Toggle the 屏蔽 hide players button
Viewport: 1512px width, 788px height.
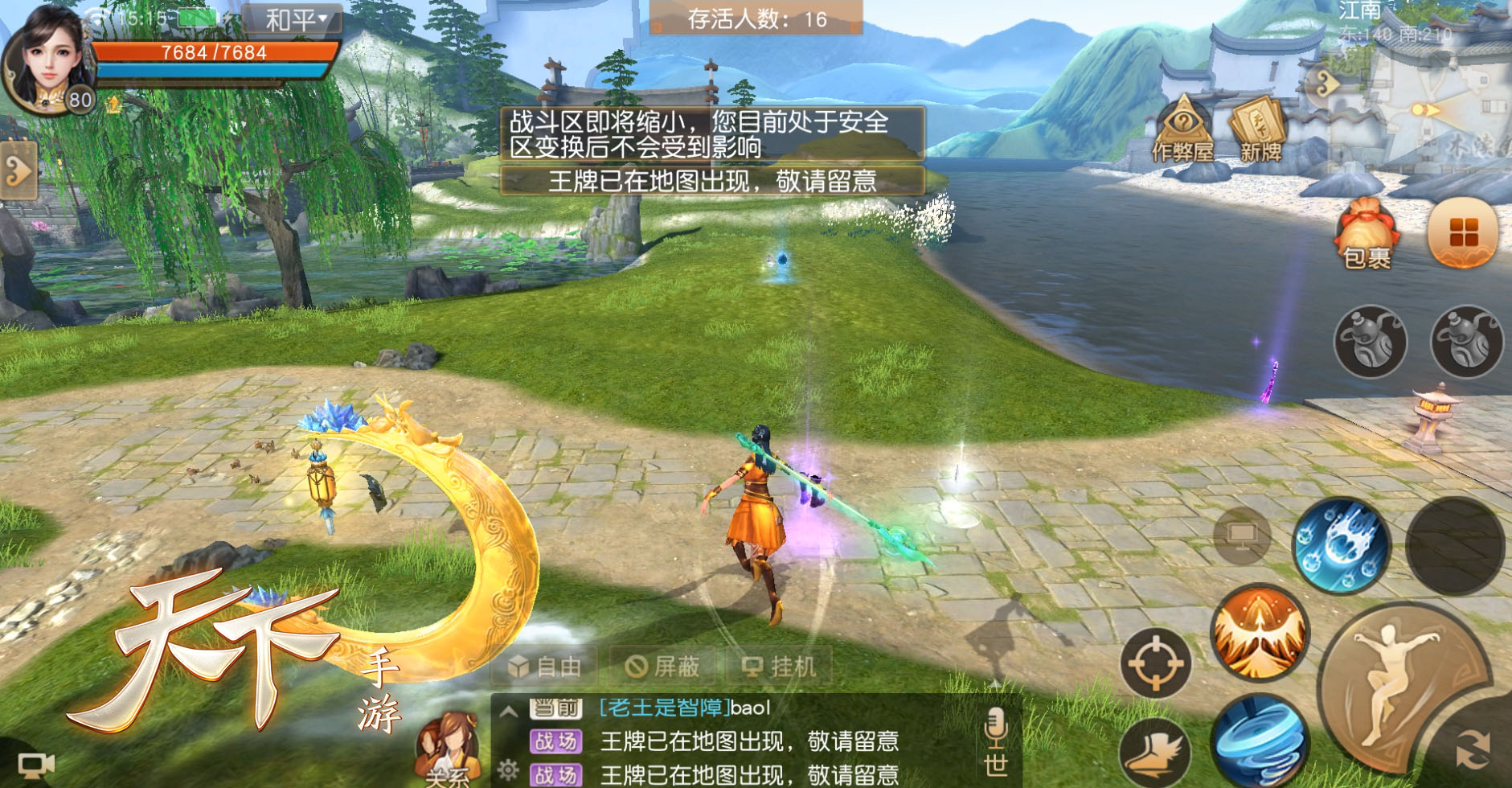click(663, 667)
